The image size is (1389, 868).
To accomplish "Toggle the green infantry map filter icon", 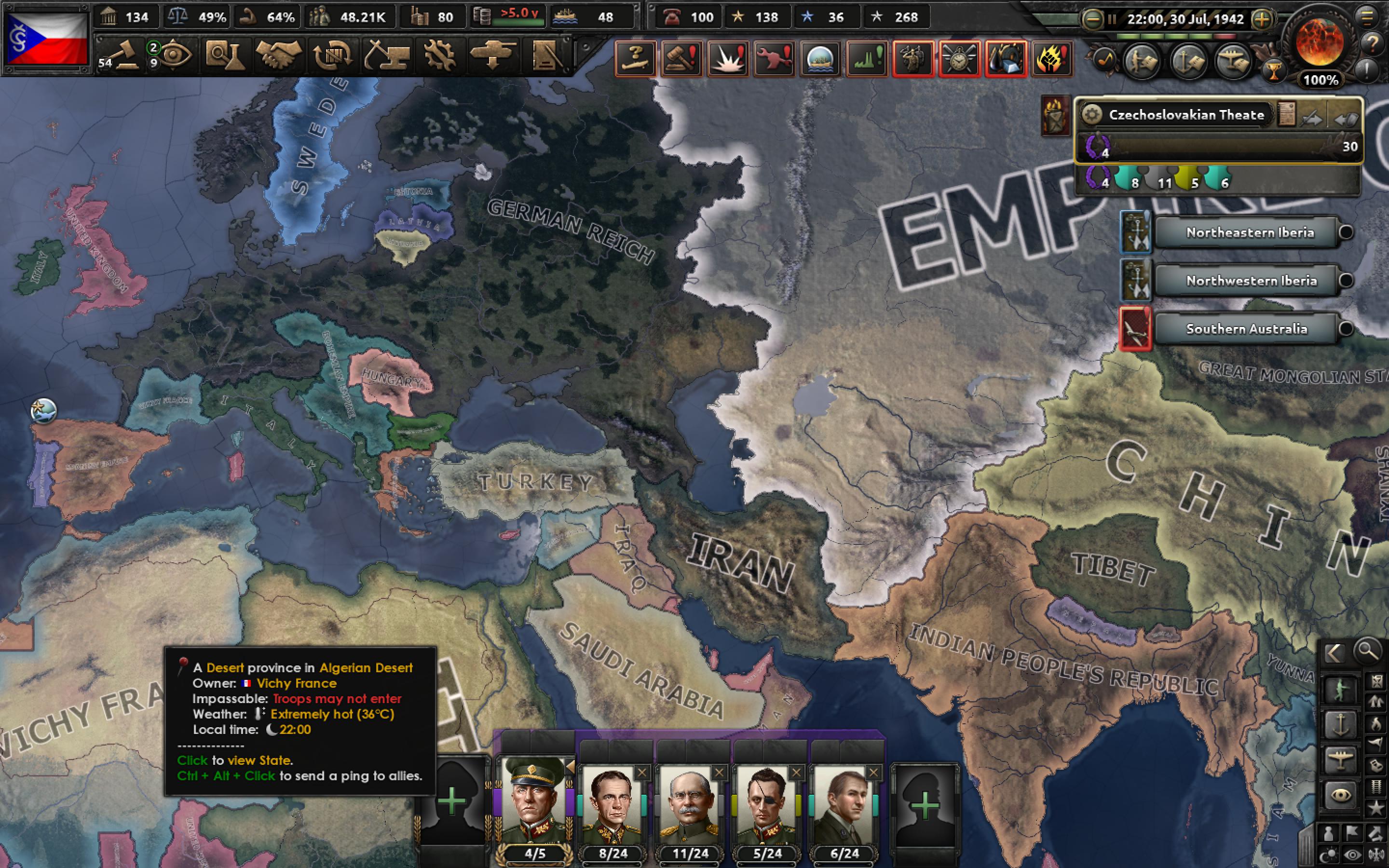I will pos(1341,689).
